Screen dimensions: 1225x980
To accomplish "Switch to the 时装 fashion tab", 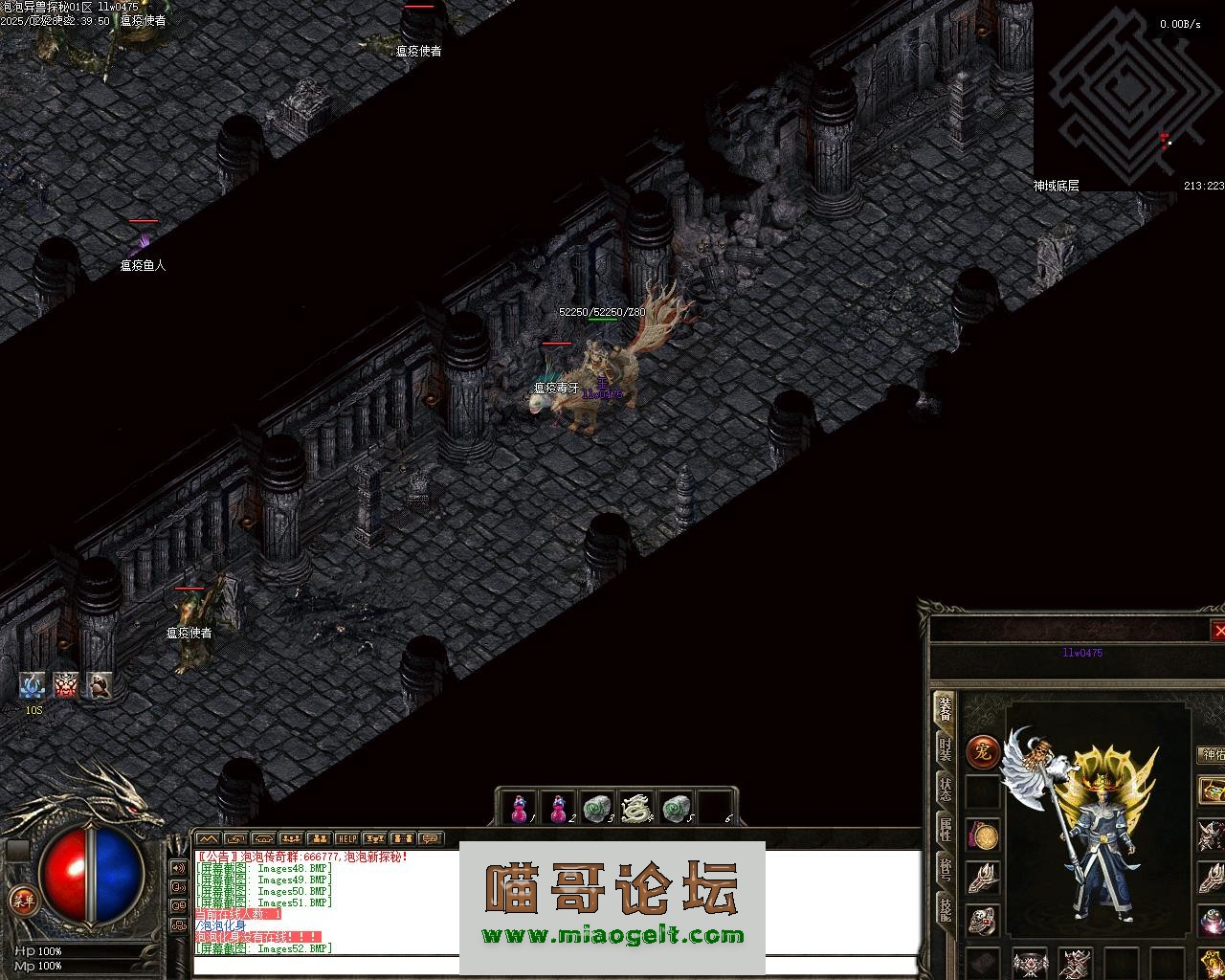I will (x=945, y=748).
